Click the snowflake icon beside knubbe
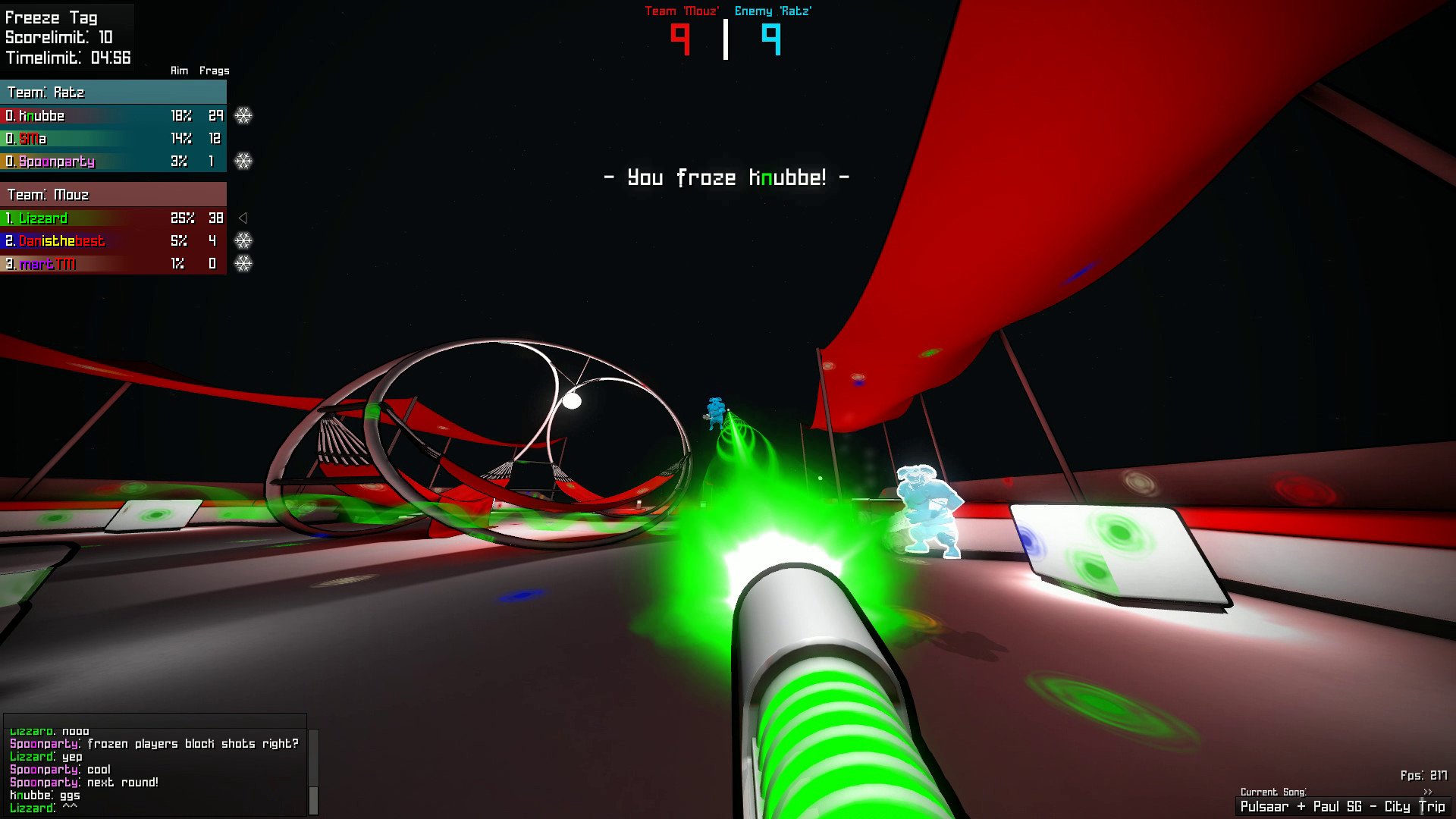This screenshot has width=1456, height=819. point(244,116)
